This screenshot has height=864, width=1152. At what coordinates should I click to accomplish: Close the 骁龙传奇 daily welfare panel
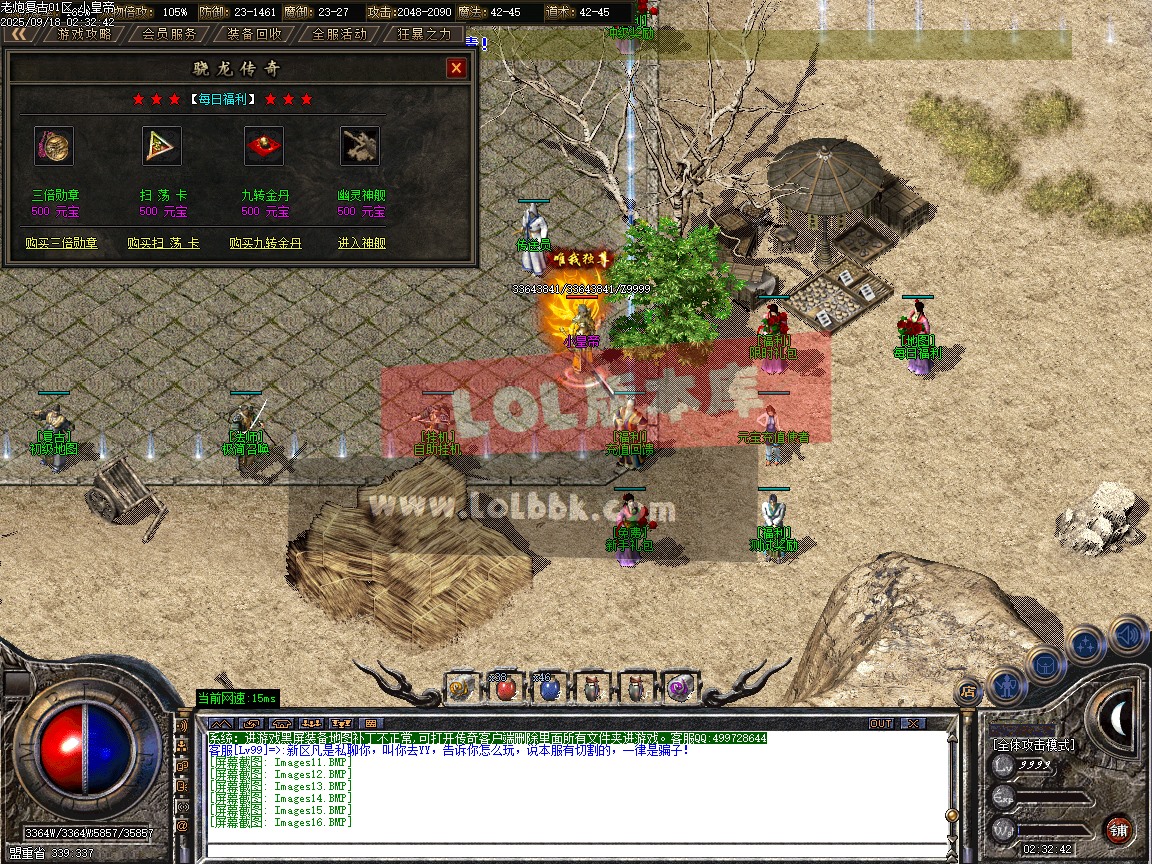[x=456, y=68]
